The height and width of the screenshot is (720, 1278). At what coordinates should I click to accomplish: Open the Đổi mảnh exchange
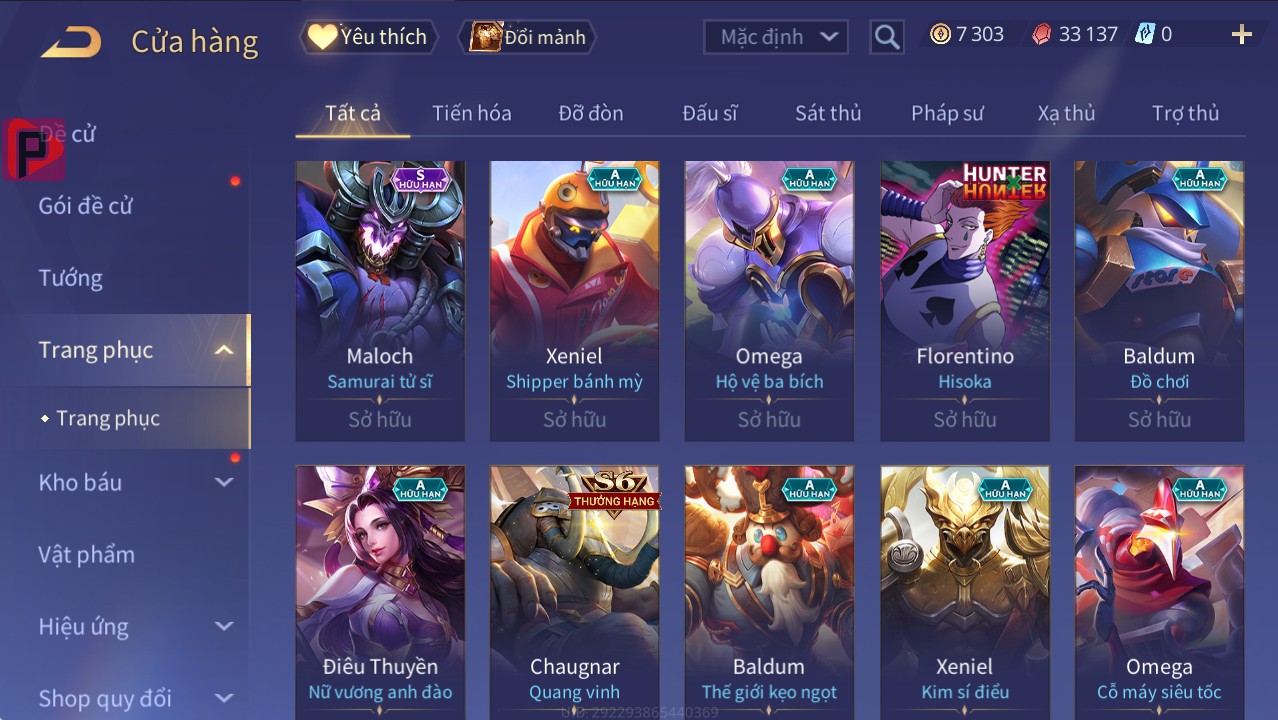(528, 37)
